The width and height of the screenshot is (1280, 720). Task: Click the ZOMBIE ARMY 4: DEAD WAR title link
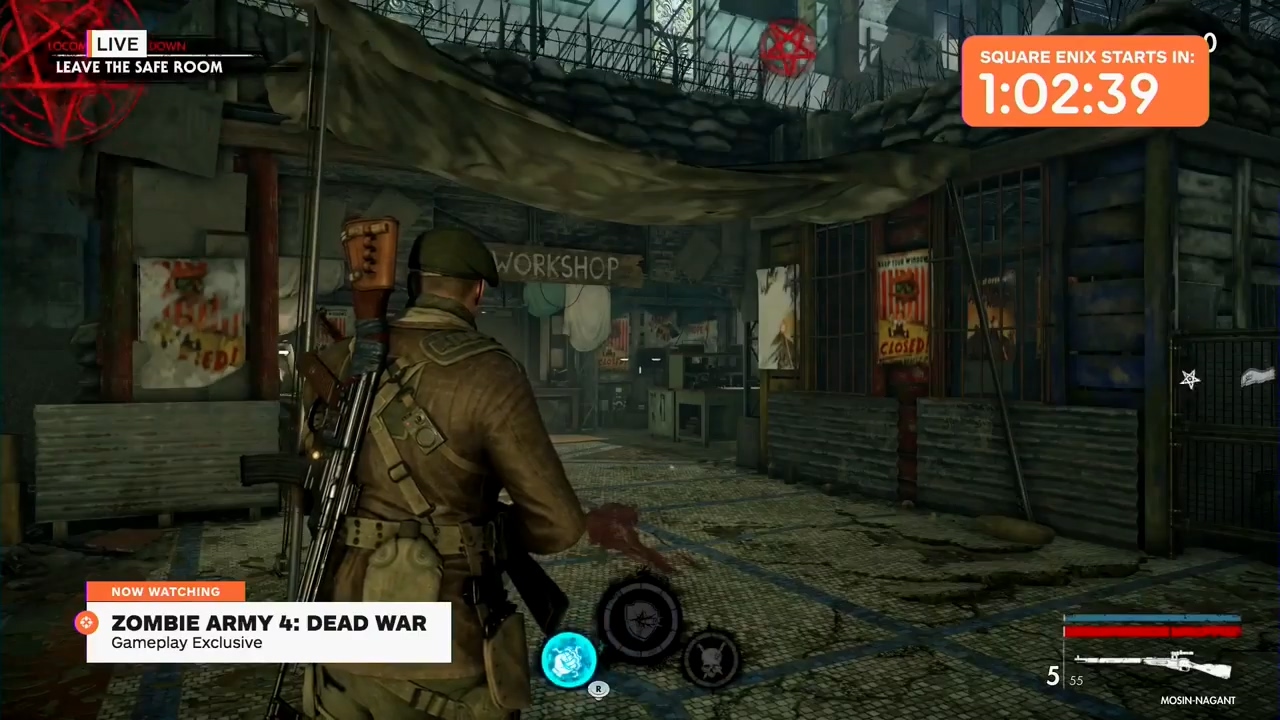tap(269, 623)
